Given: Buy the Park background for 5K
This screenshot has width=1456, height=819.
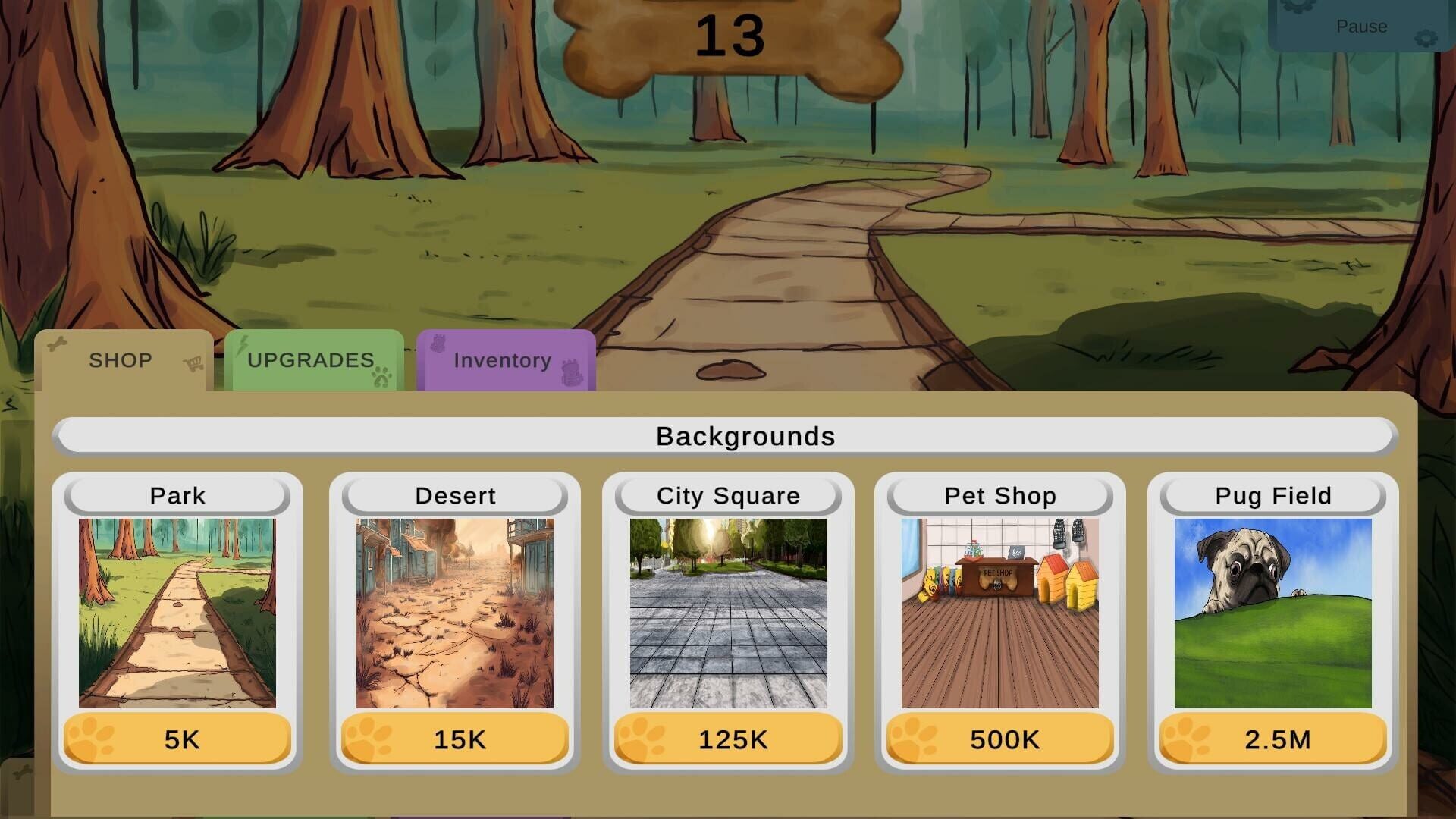Looking at the screenshot, I should coord(176,737).
